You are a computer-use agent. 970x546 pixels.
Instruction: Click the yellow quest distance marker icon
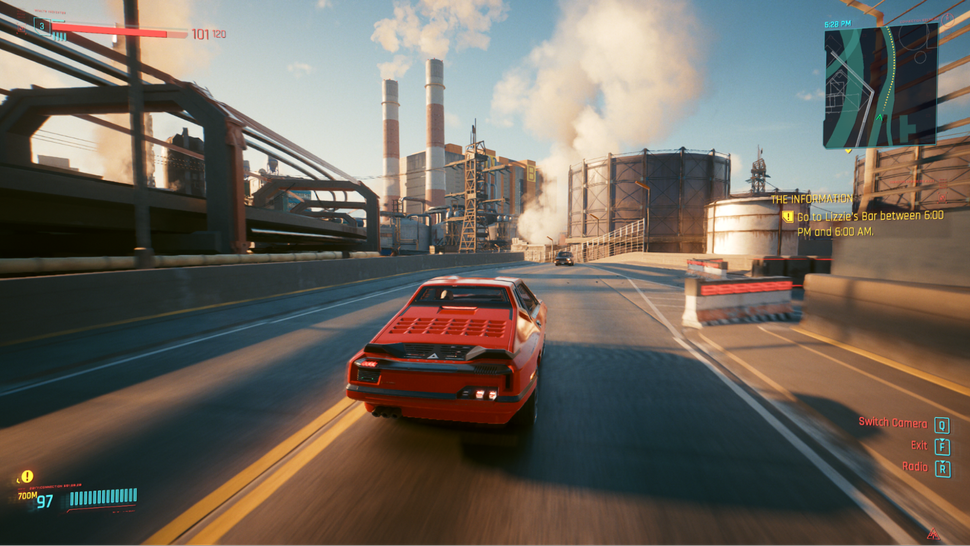27,477
